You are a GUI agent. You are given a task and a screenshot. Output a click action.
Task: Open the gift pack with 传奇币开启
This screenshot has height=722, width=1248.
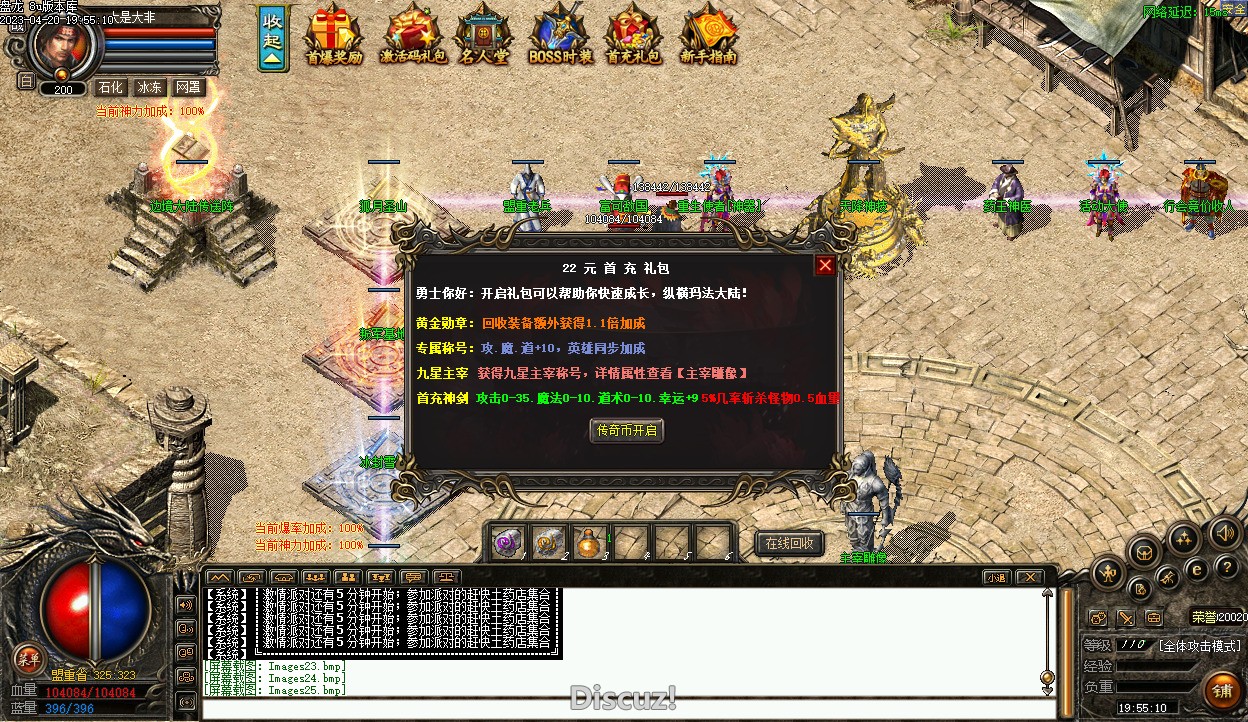626,430
